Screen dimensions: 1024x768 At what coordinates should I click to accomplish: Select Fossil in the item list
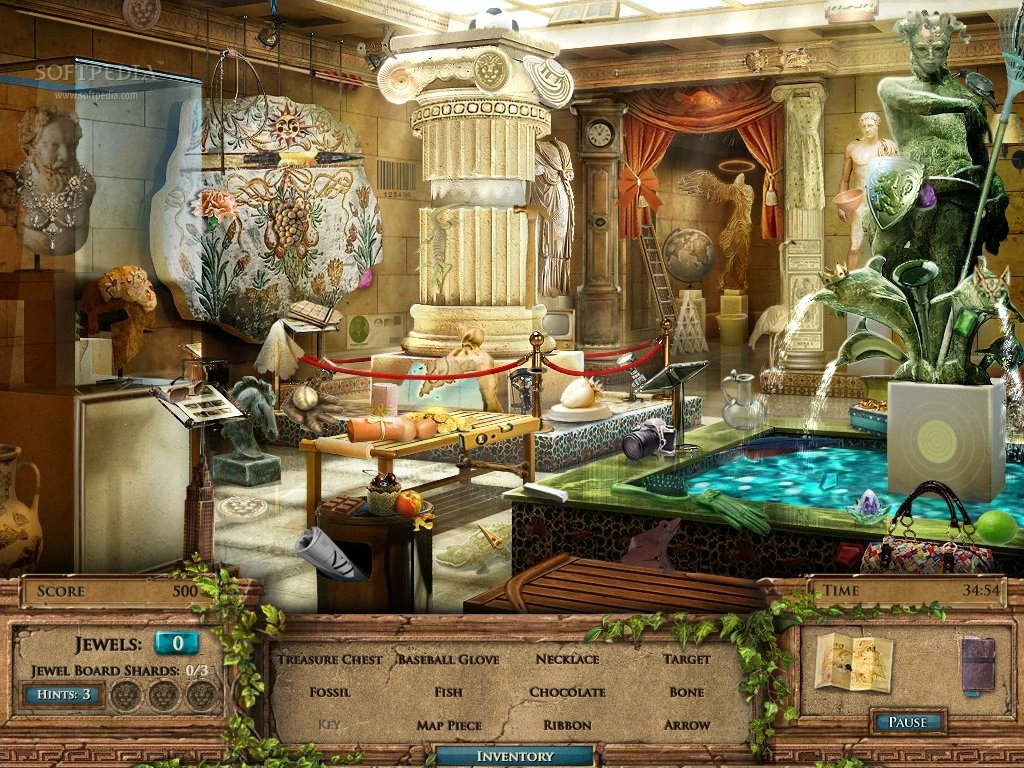pyautogui.click(x=330, y=692)
